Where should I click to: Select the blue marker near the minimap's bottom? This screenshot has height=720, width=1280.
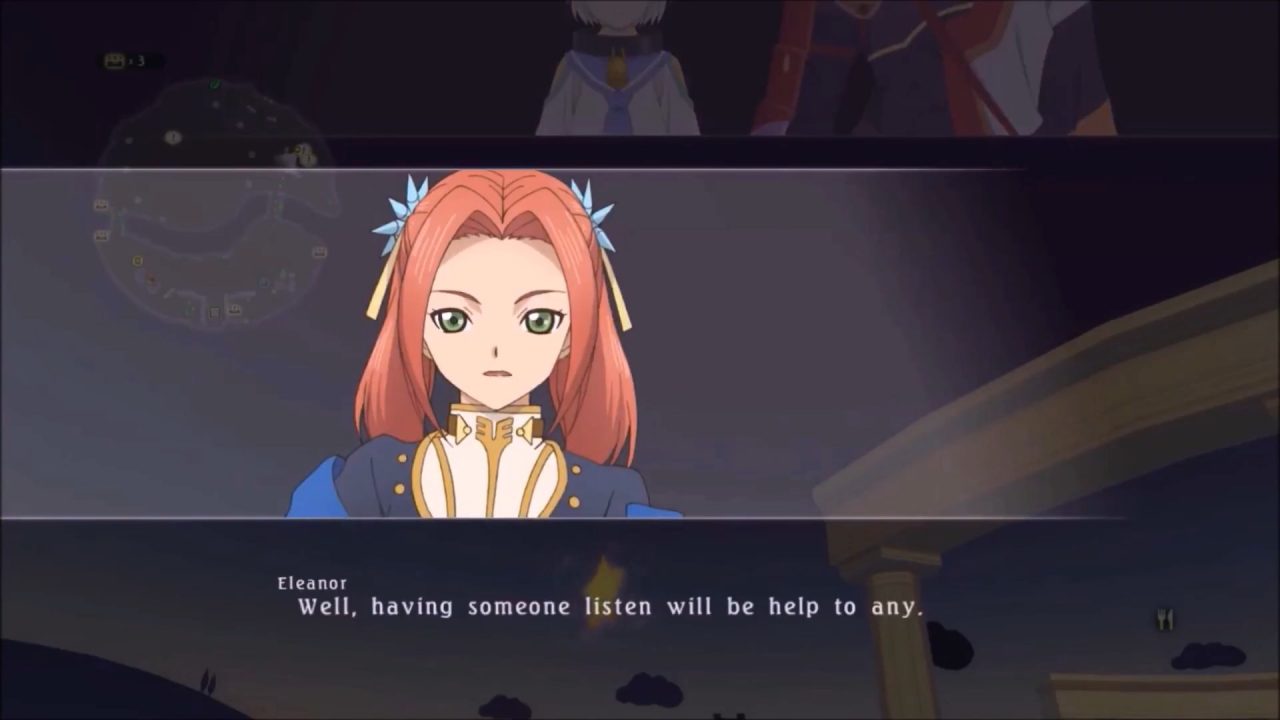click(x=264, y=284)
